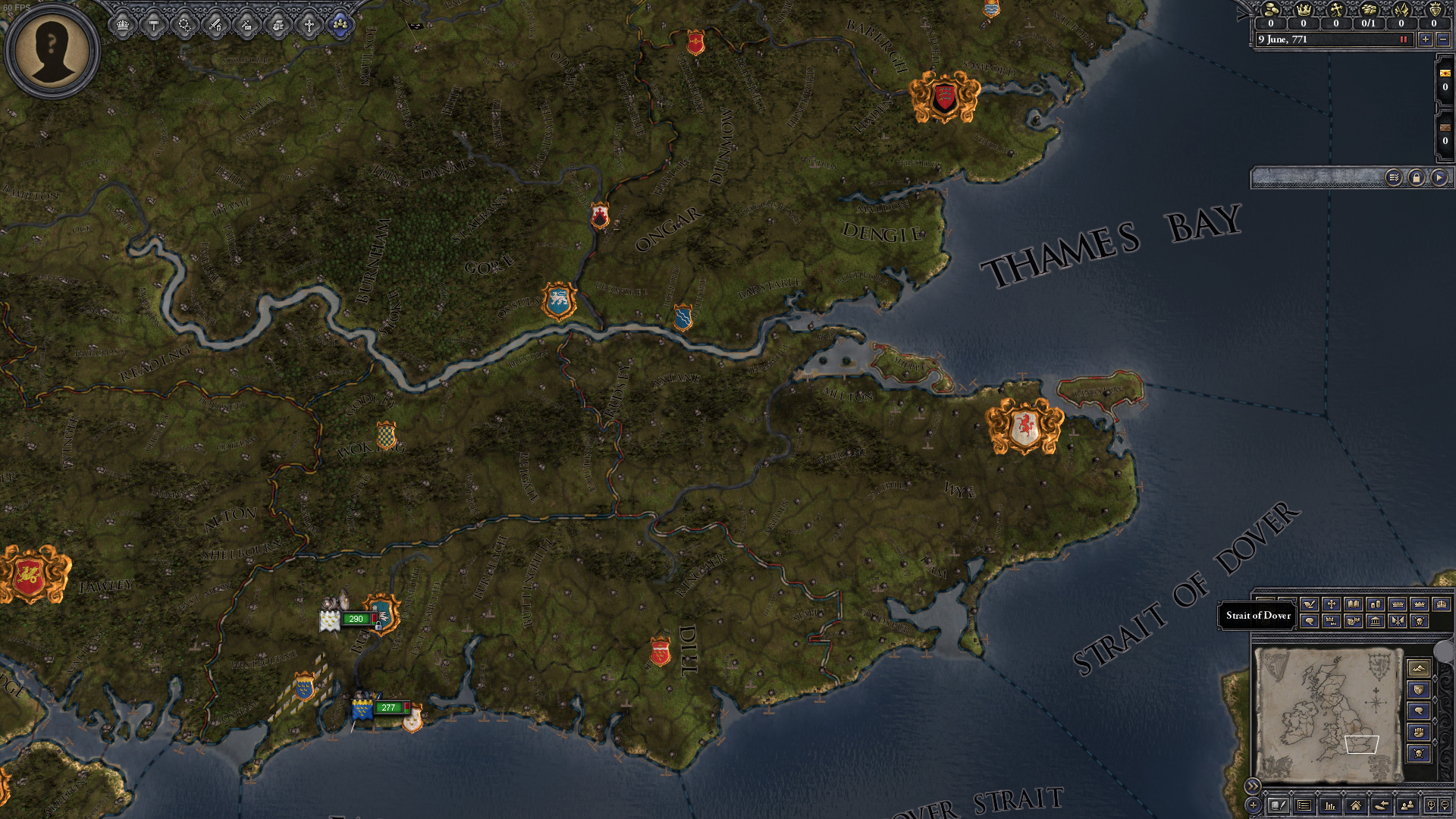Select the revolt risk fist mapmode
The width and height of the screenshot is (1456, 819).
[1419, 732]
